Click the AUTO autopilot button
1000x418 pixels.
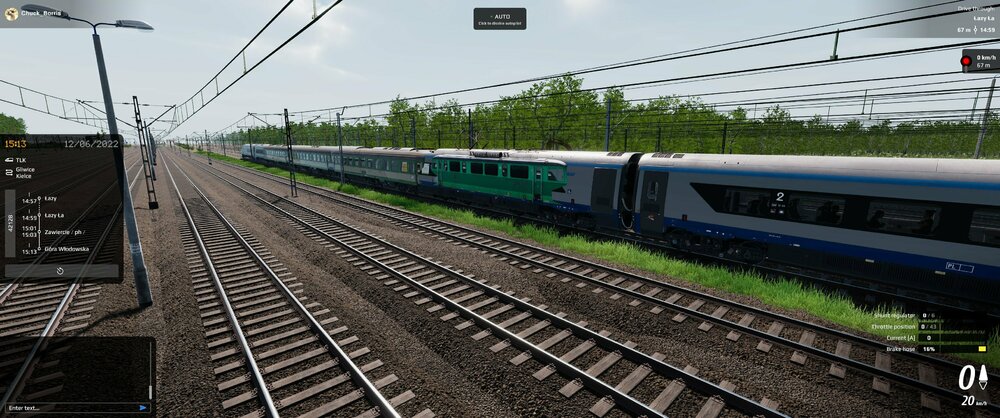pos(499,18)
